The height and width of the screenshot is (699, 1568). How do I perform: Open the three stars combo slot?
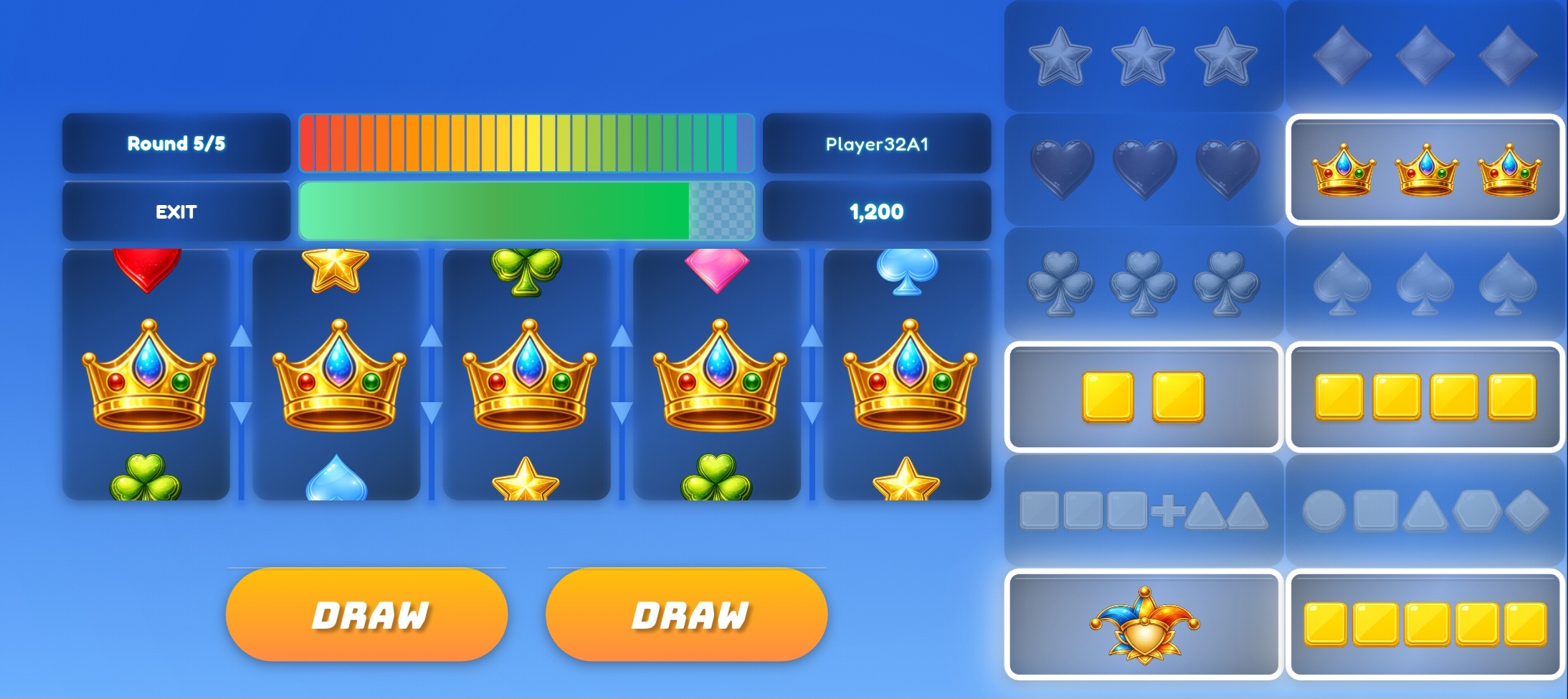click(1141, 54)
